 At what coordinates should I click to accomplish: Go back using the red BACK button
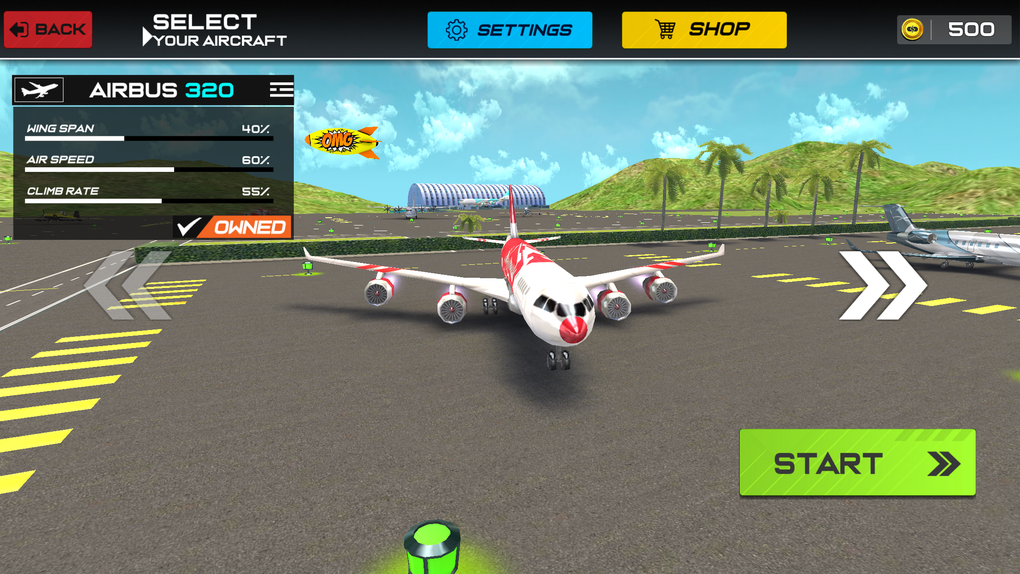coord(48,29)
